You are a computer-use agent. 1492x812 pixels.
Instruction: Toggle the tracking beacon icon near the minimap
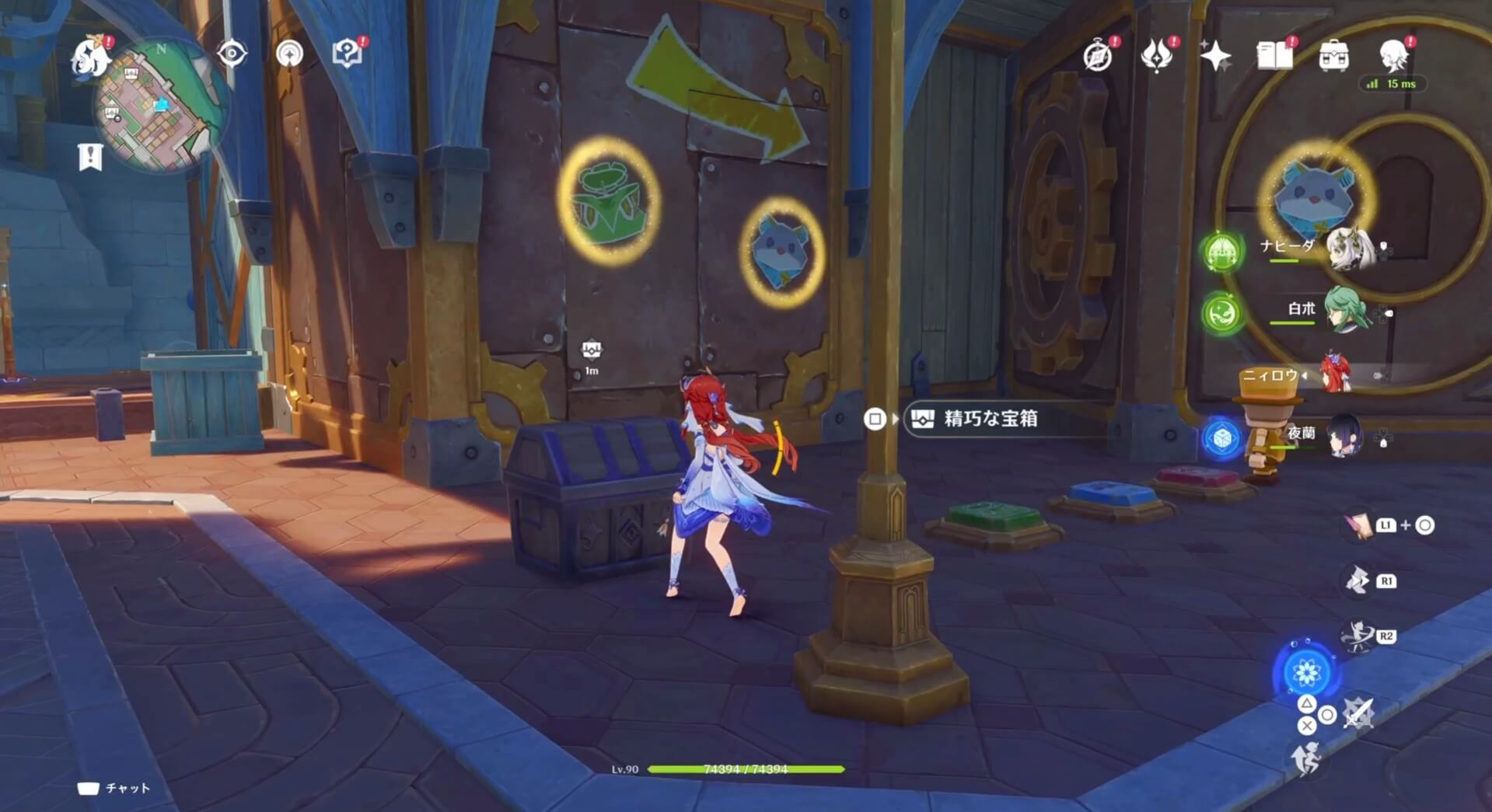pos(289,55)
